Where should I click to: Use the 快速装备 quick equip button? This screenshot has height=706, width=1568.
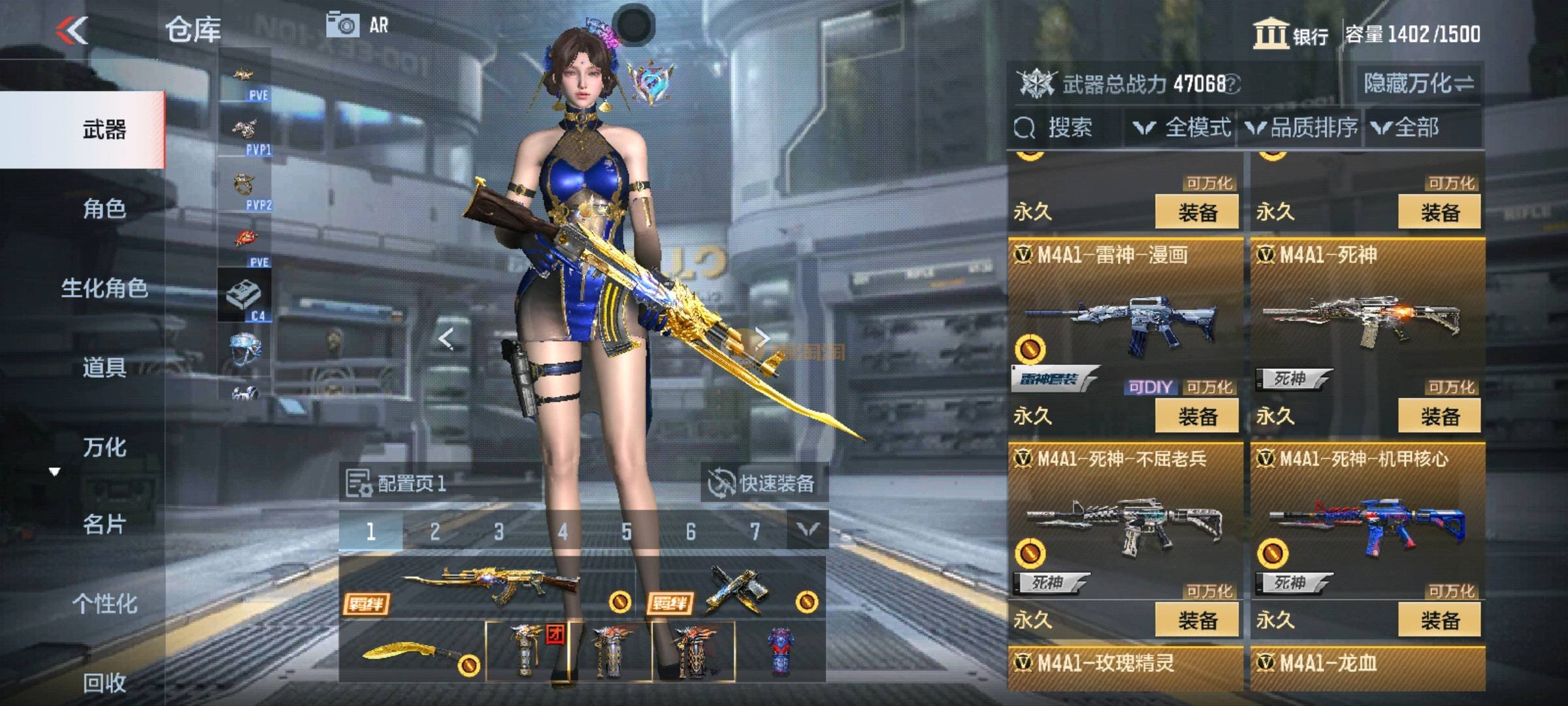pos(763,484)
